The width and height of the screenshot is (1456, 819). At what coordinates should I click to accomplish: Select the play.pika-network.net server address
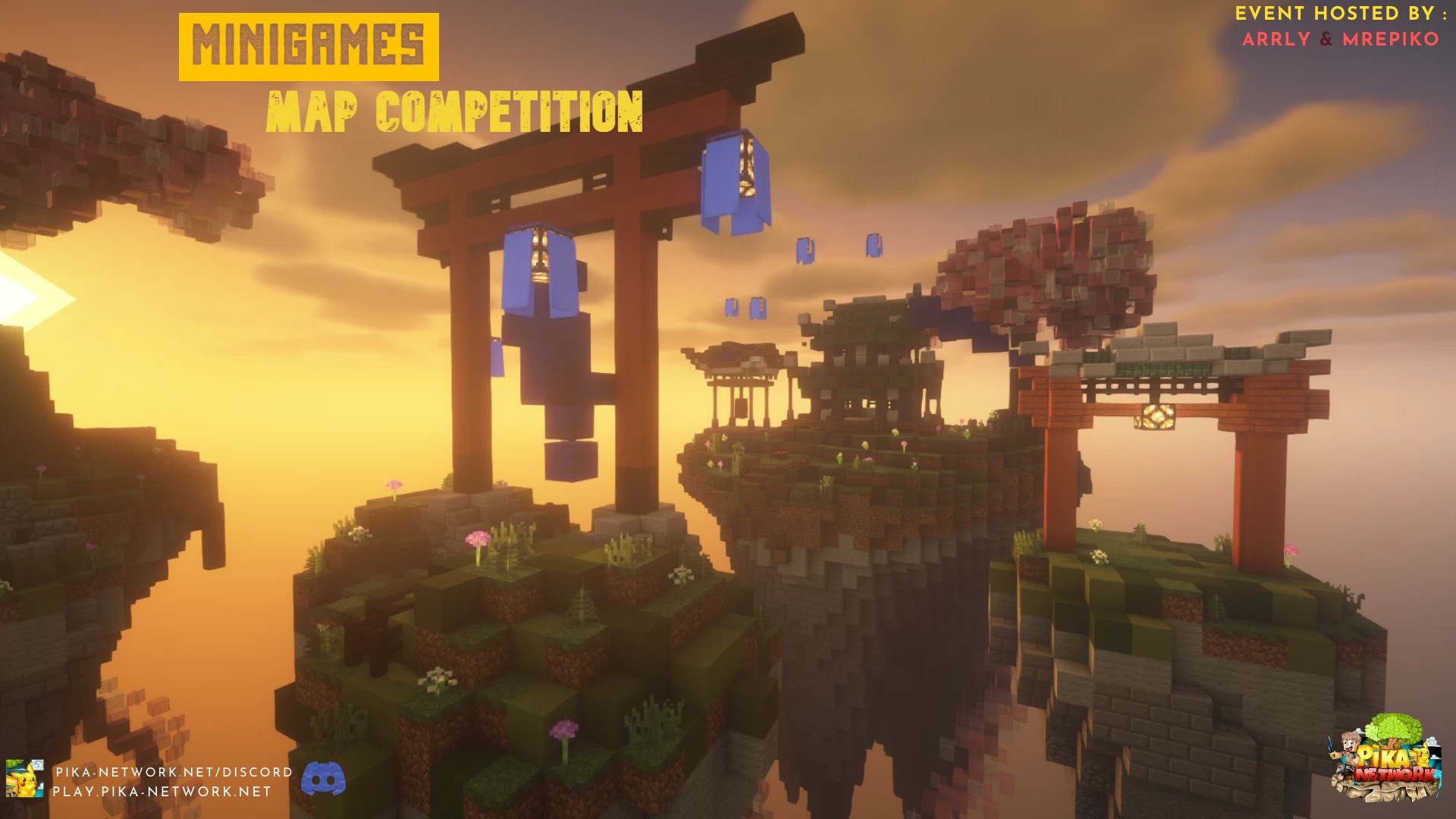162,792
